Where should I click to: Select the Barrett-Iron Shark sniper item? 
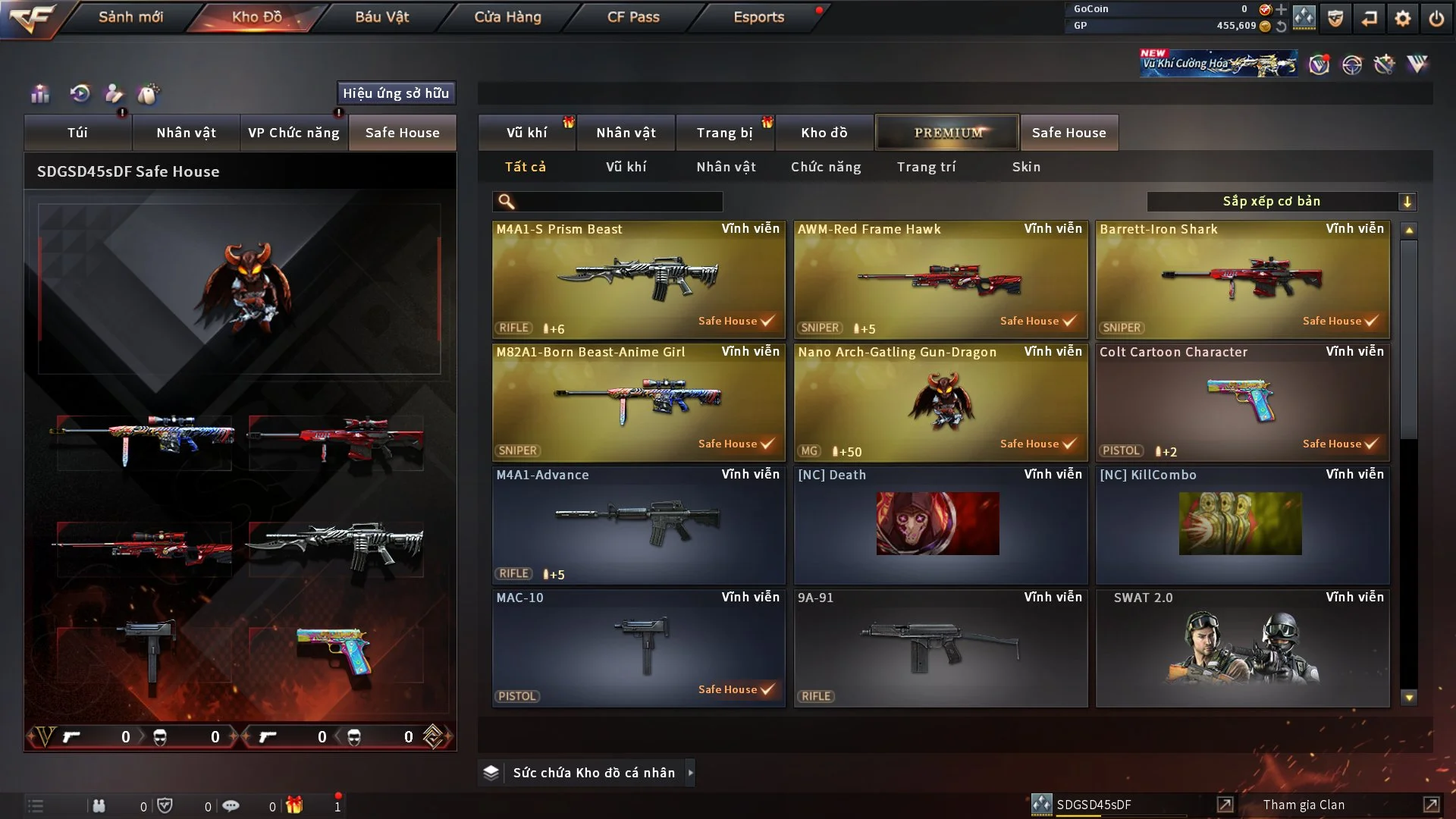[1242, 279]
